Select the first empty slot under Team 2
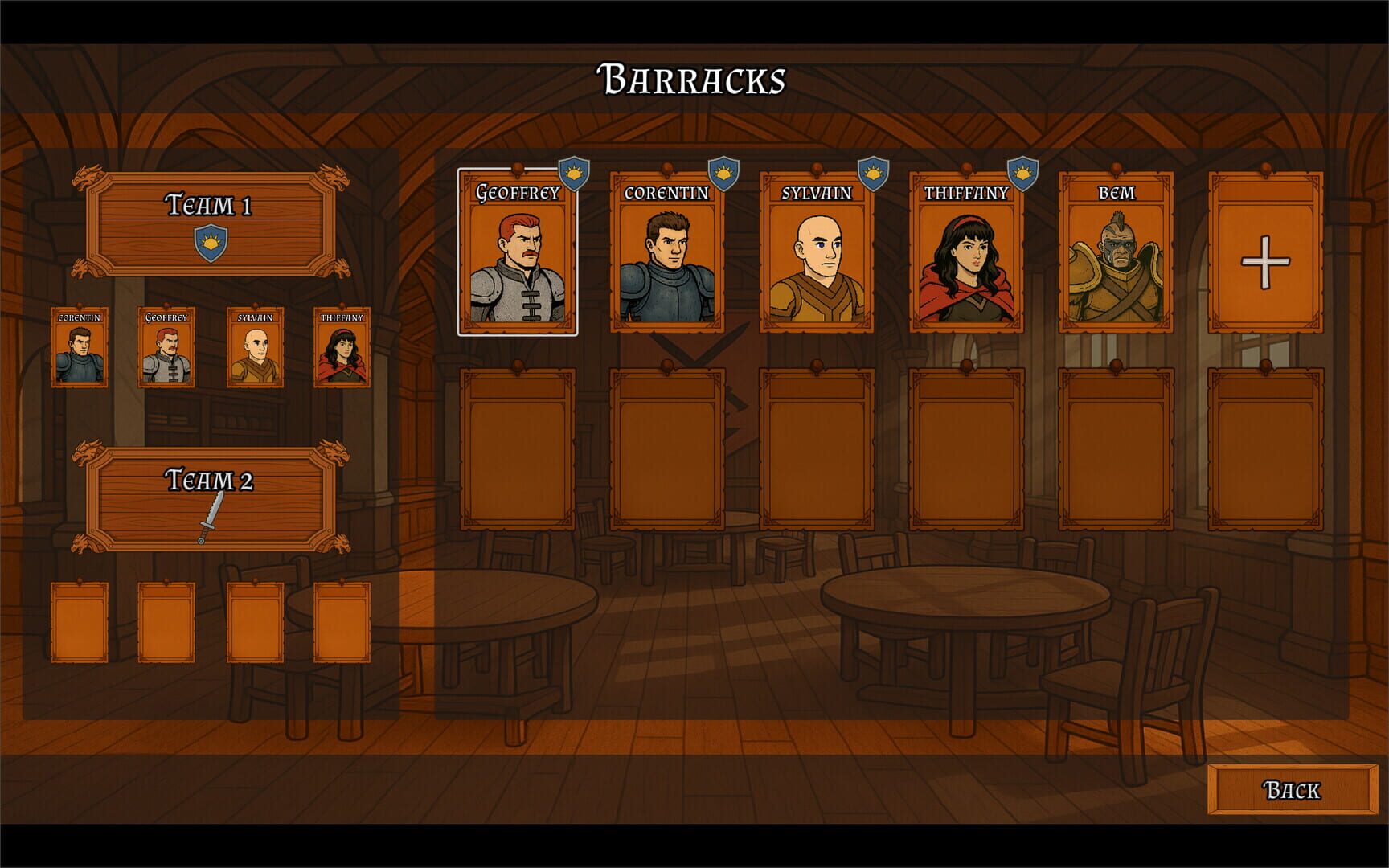This screenshot has width=1389, height=868. coord(78,623)
